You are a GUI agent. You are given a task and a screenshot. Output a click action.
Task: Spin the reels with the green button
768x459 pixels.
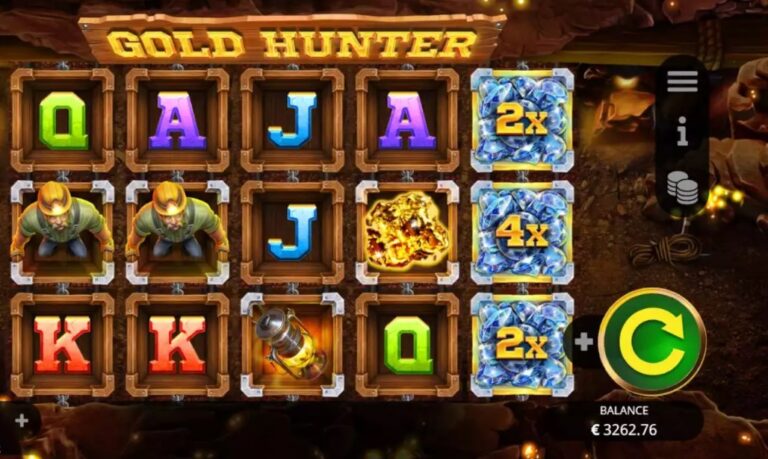coord(653,342)
